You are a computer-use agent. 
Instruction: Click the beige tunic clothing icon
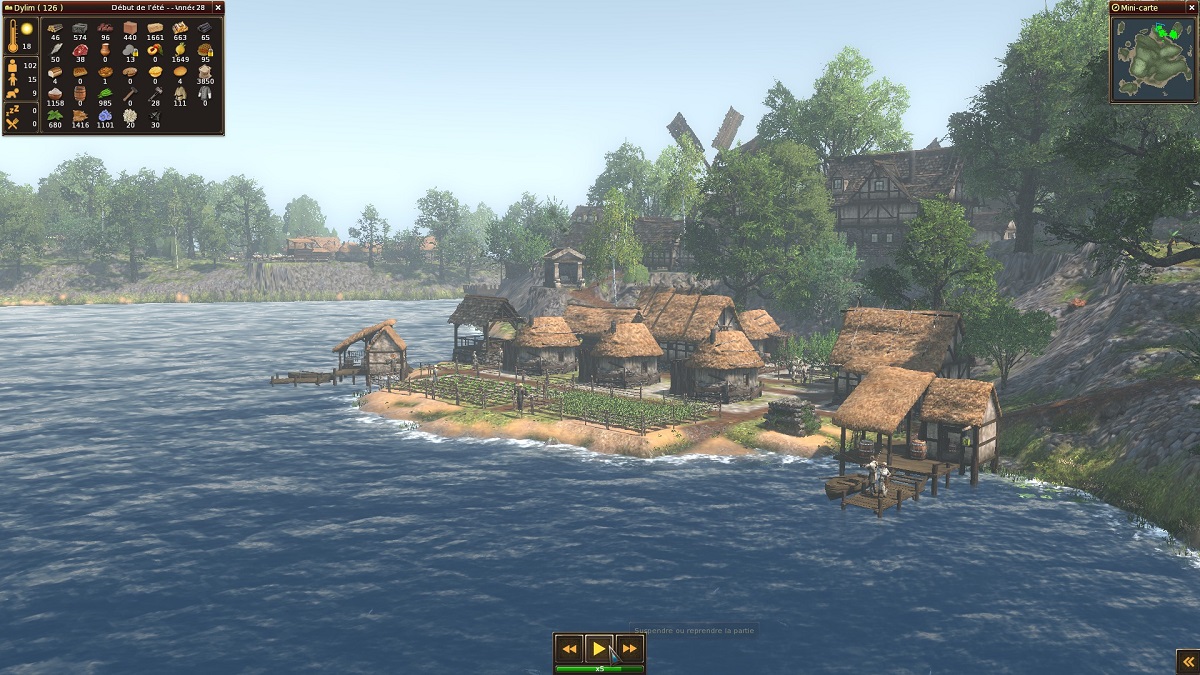[180, 93]
